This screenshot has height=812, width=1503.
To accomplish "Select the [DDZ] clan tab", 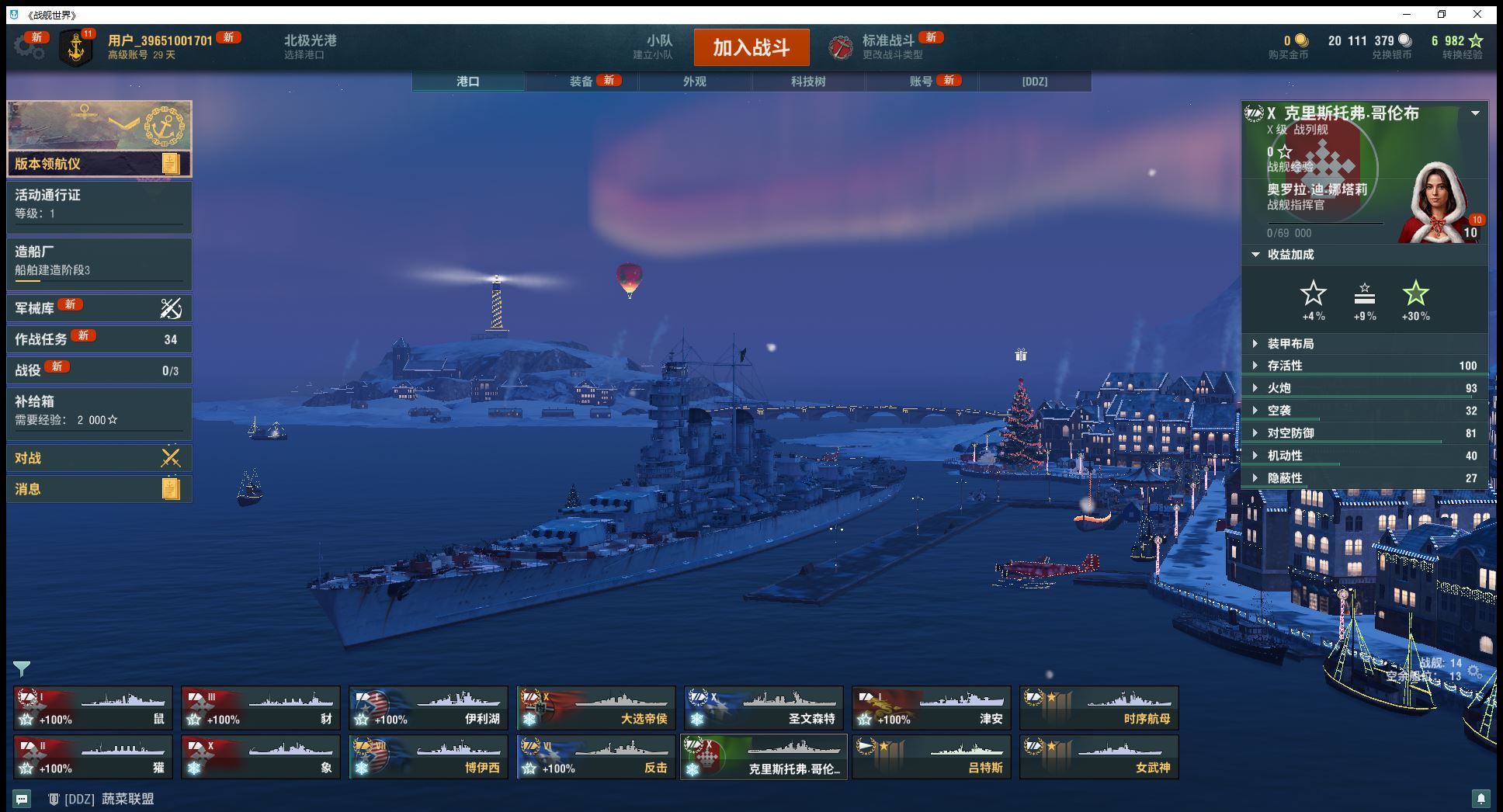I will point(1035,82).
